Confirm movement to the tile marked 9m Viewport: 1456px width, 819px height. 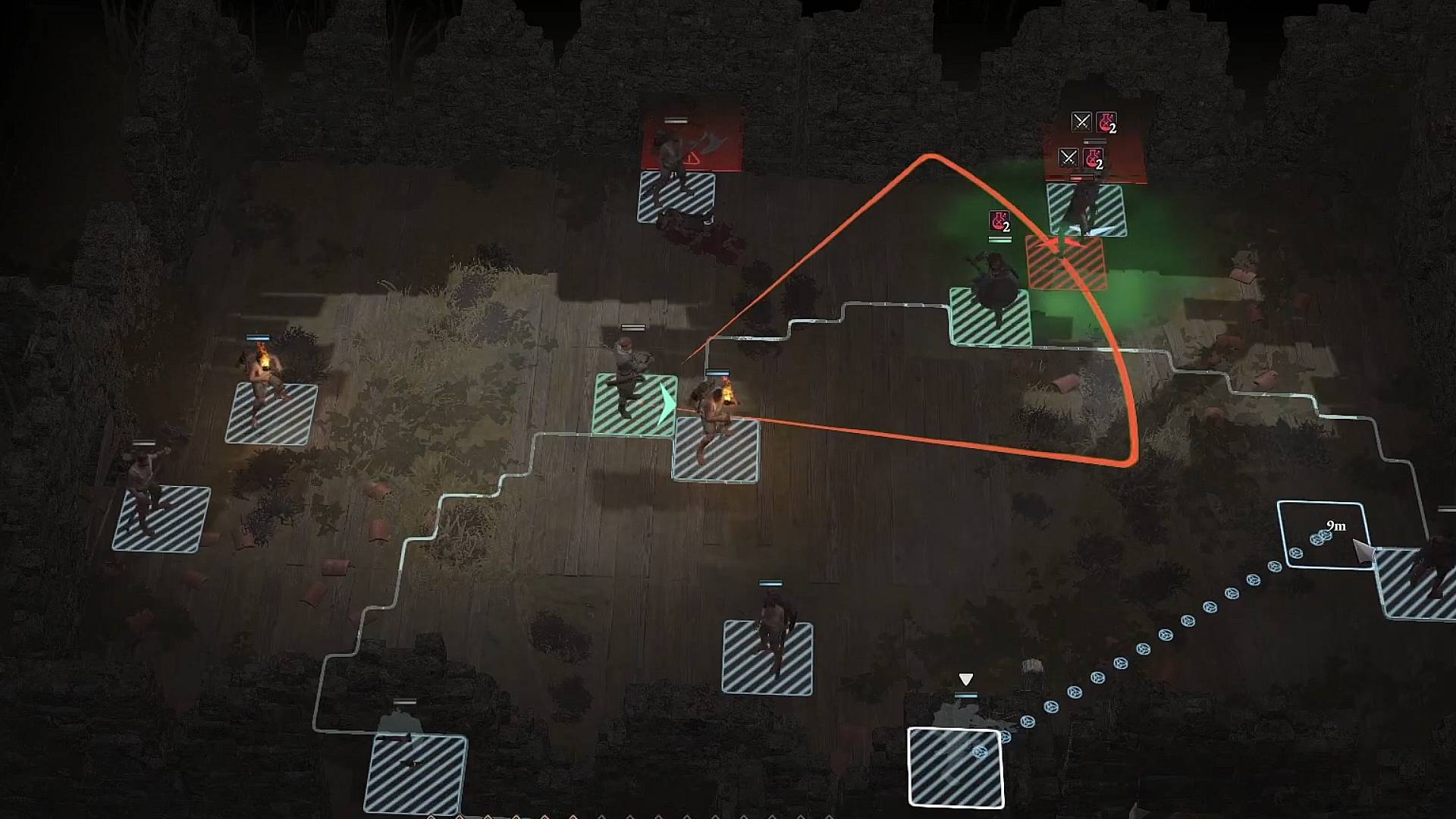point(1323,535)
